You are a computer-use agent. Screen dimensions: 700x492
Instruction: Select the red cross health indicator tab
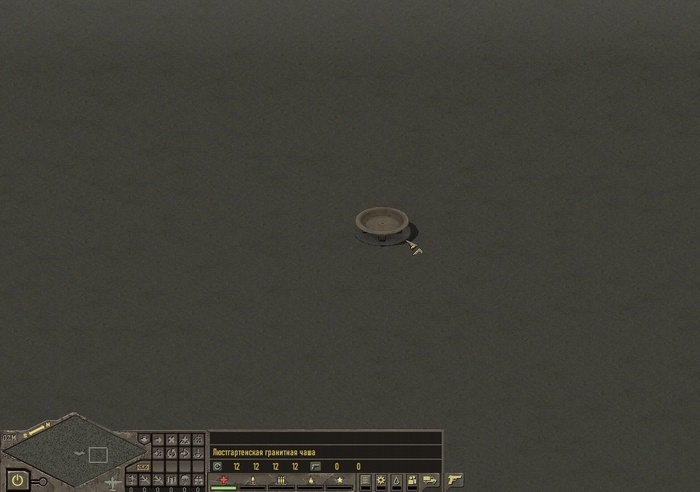pos(223,480)
